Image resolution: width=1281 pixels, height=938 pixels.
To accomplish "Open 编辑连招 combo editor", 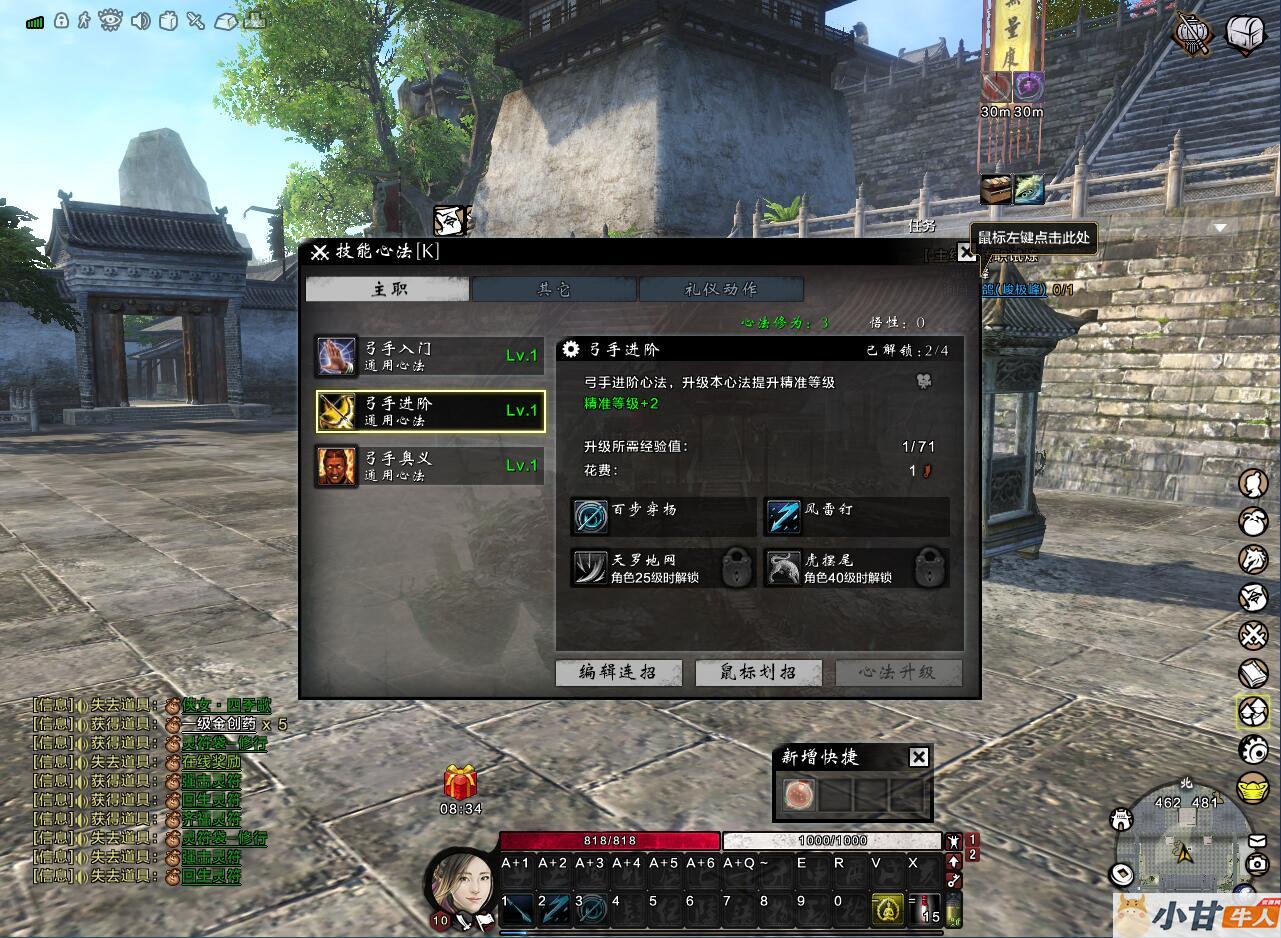I will pyautogui.click(x=619, y=672).
